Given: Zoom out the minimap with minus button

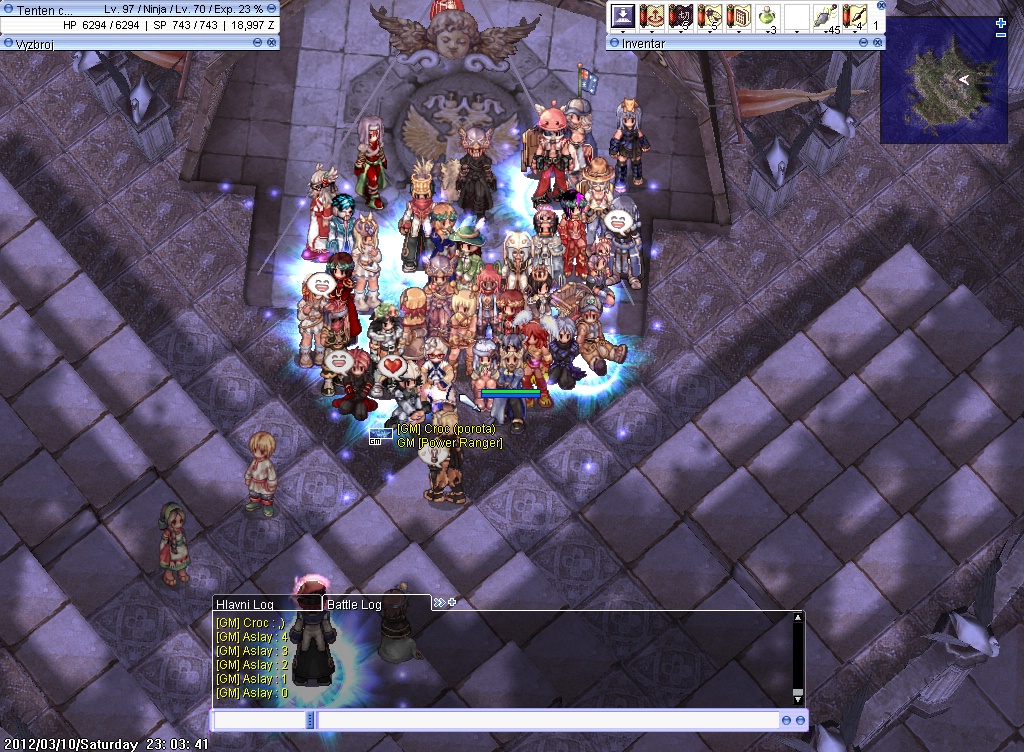Looking at the screenshot, I should tap(1001, 36).
